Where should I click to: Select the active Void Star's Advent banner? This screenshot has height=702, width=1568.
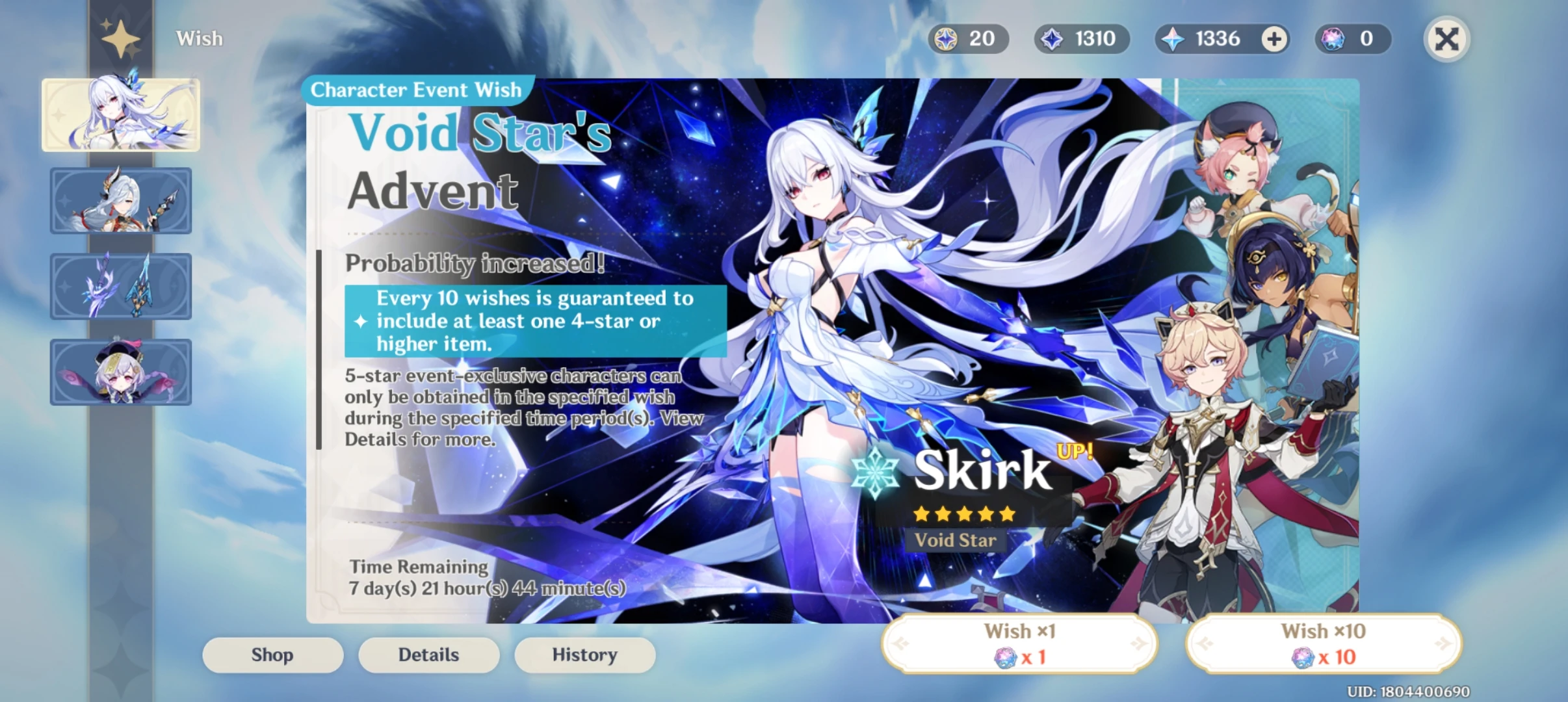click(121, 114)
